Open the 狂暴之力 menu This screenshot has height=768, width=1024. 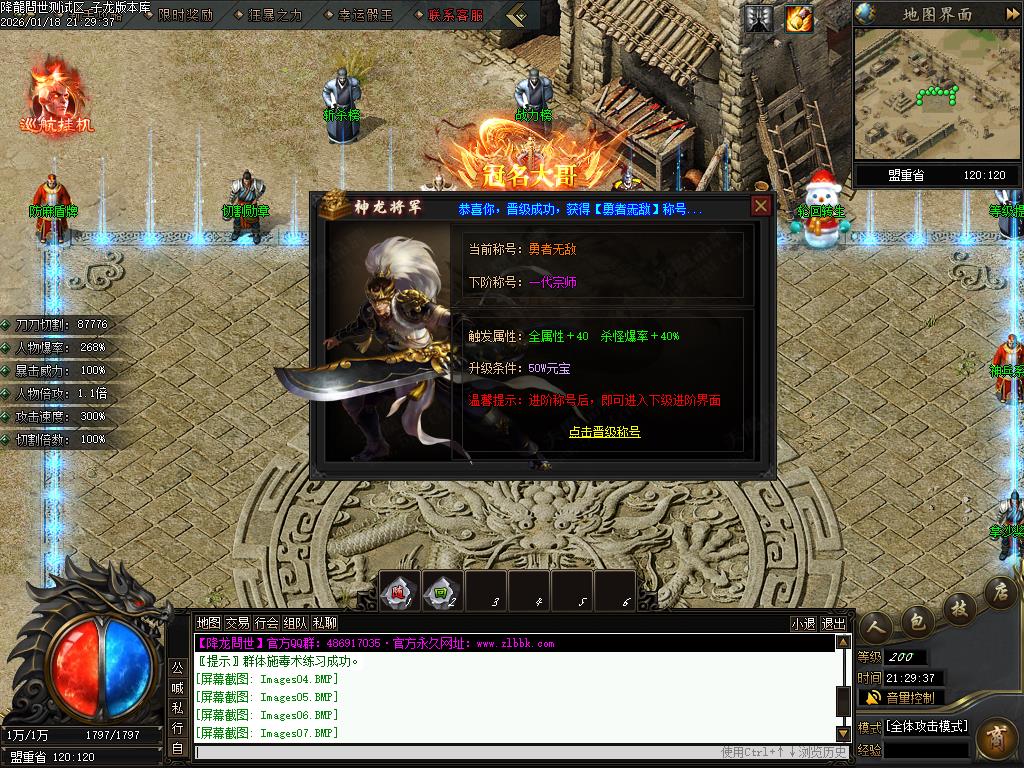tap(268, 15)
